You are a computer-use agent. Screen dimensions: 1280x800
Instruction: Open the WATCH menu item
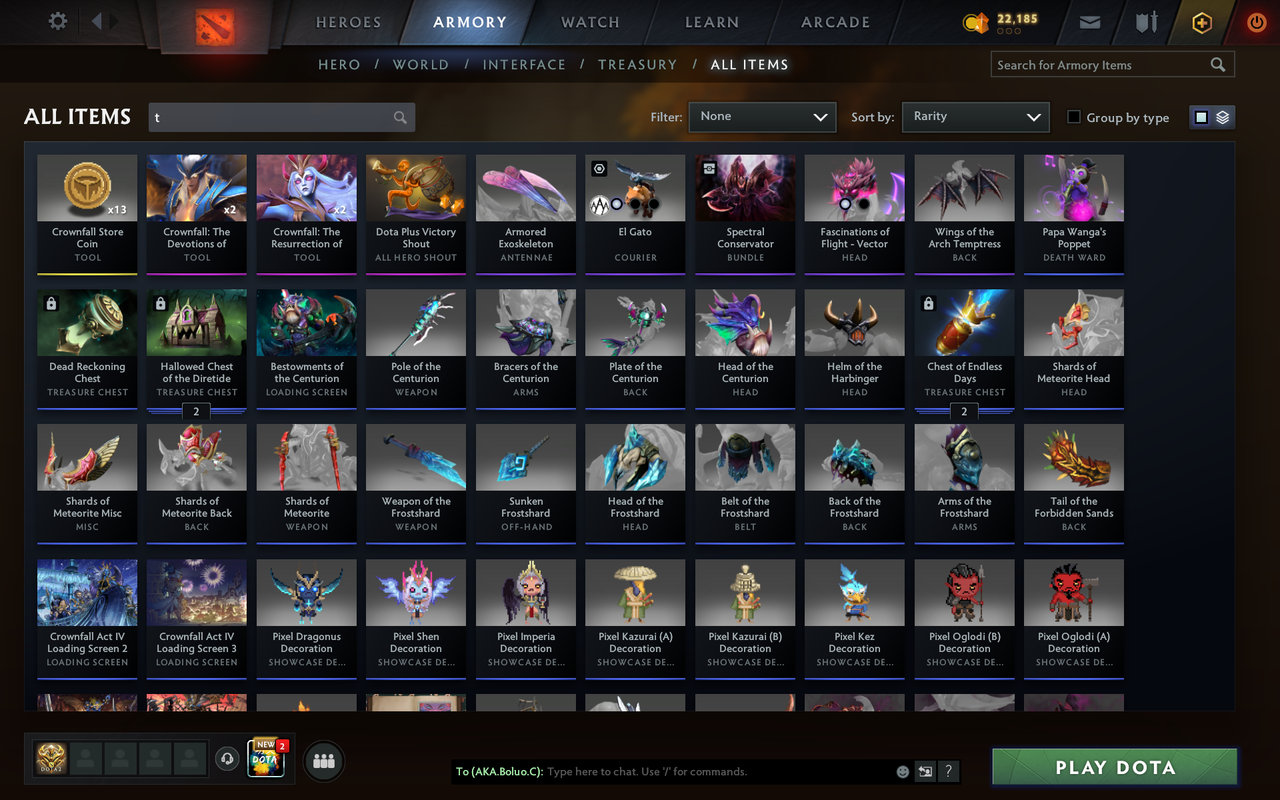coord(589,21)
